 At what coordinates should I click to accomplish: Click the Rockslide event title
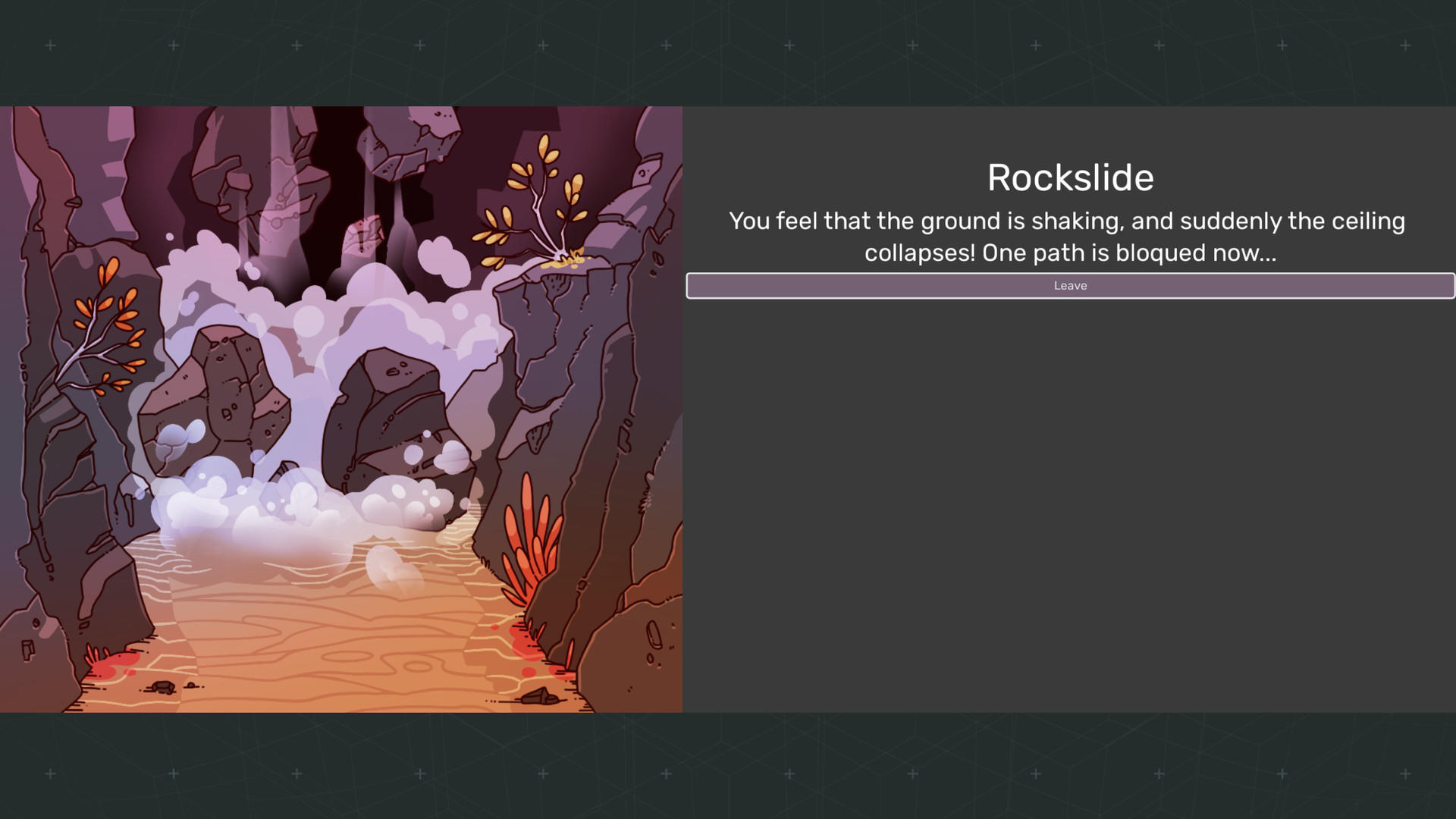[x=1069, y=177]
